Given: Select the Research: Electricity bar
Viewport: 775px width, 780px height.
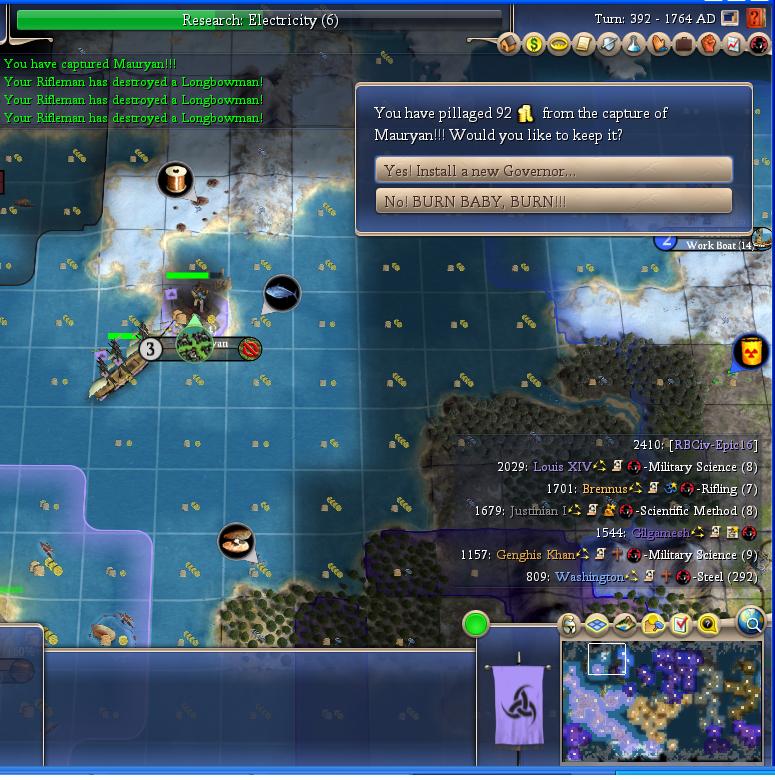Looking at the screenshot, I should click(260, 20).
